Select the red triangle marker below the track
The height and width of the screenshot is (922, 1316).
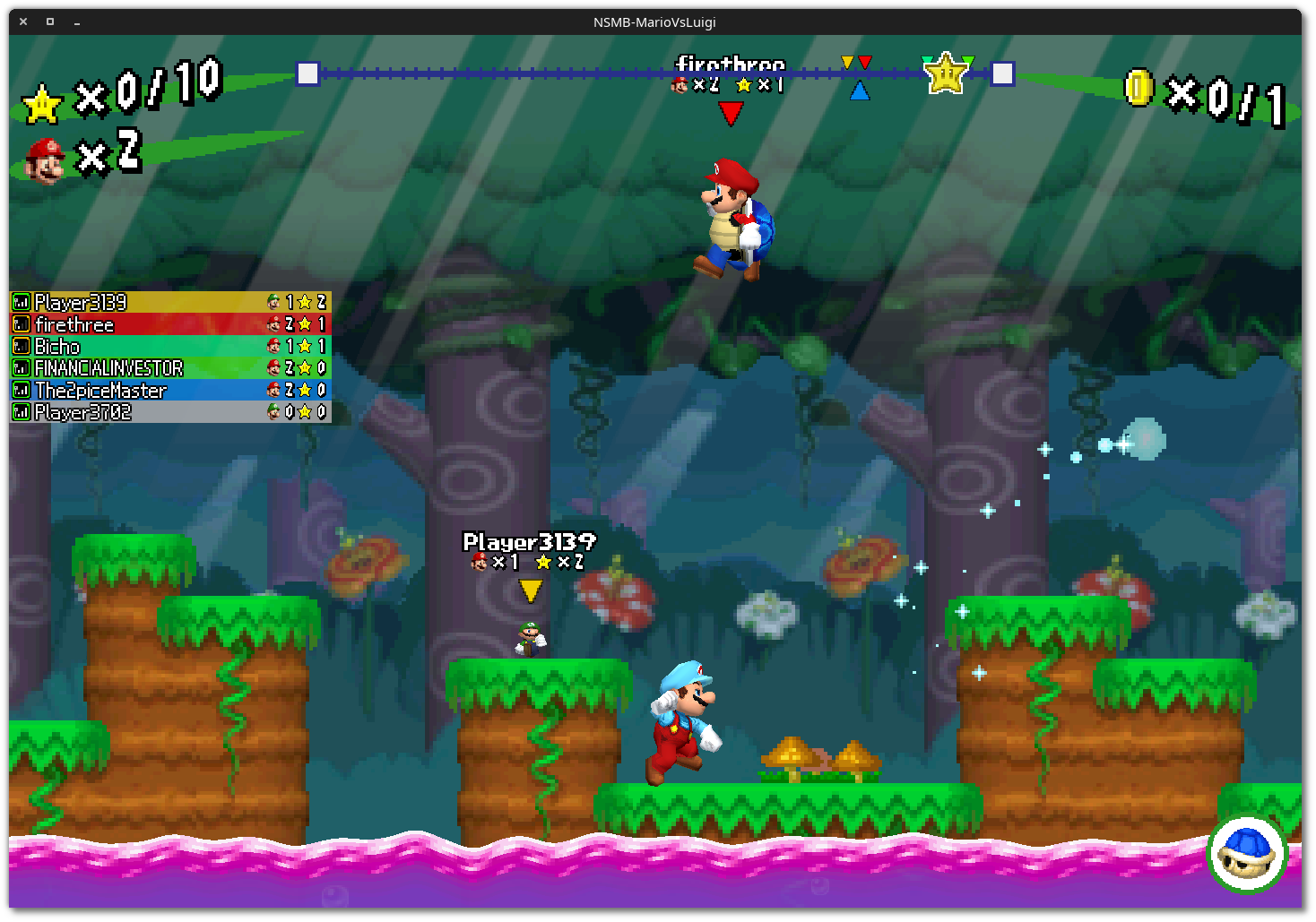pos(731,113)
